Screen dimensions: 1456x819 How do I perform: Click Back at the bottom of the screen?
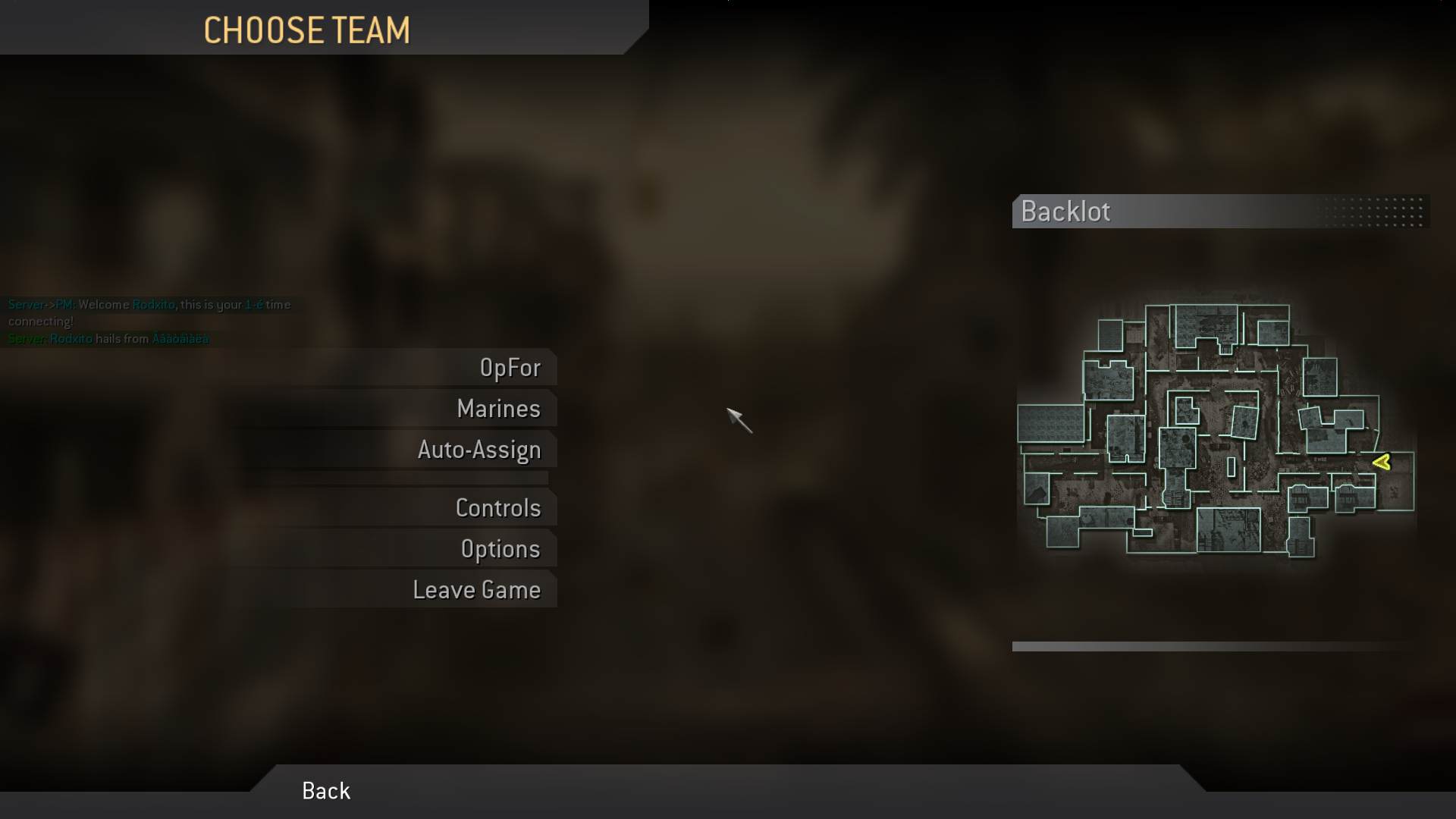click(x=325, y=790)
